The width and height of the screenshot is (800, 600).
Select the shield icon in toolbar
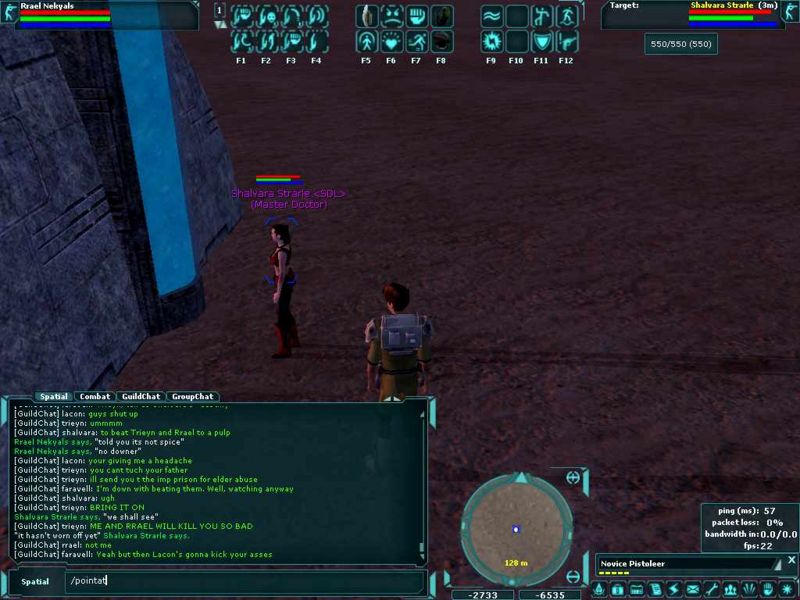[542, 42]
